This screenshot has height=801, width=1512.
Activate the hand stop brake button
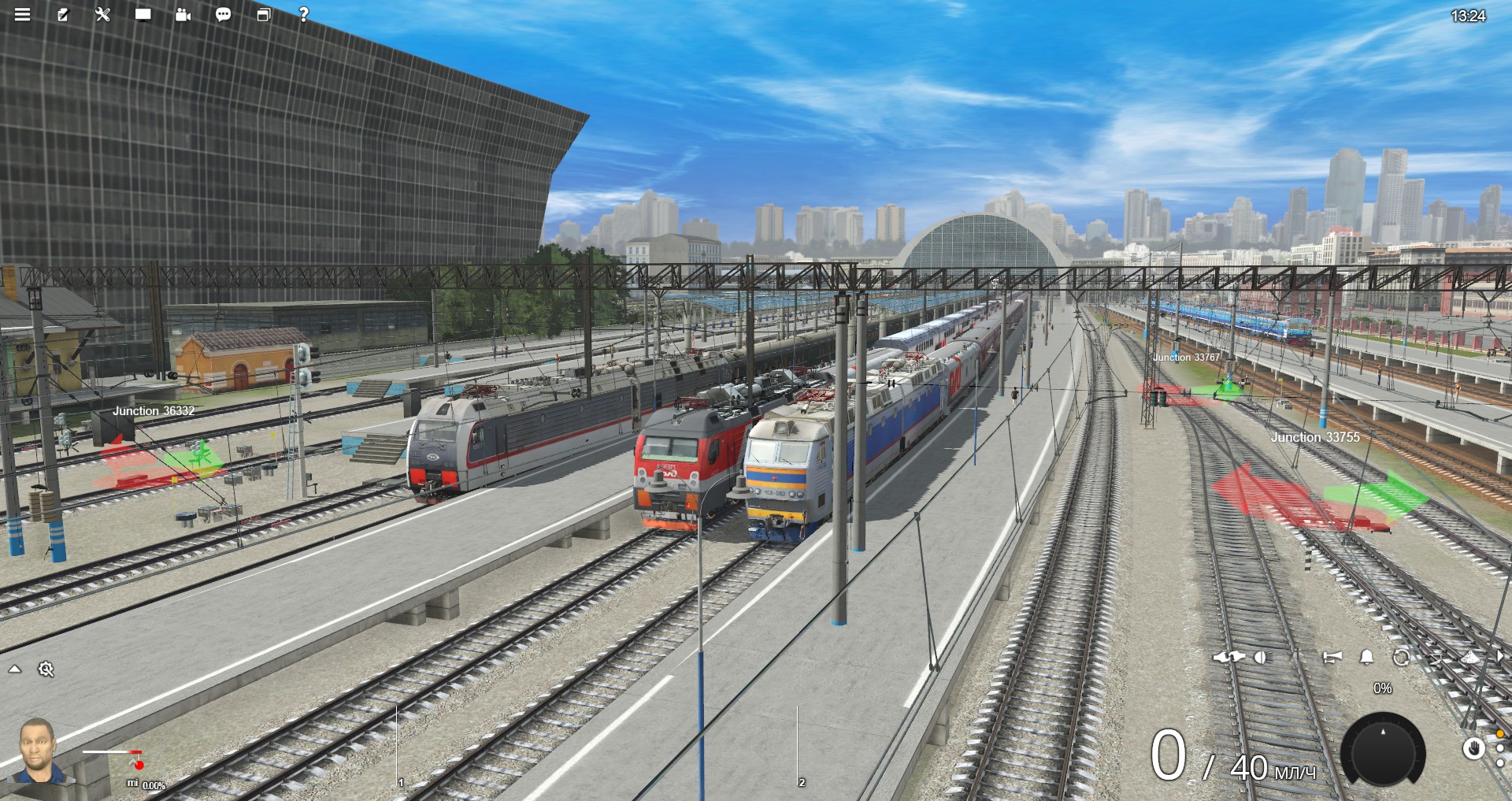coord(1473,748)
